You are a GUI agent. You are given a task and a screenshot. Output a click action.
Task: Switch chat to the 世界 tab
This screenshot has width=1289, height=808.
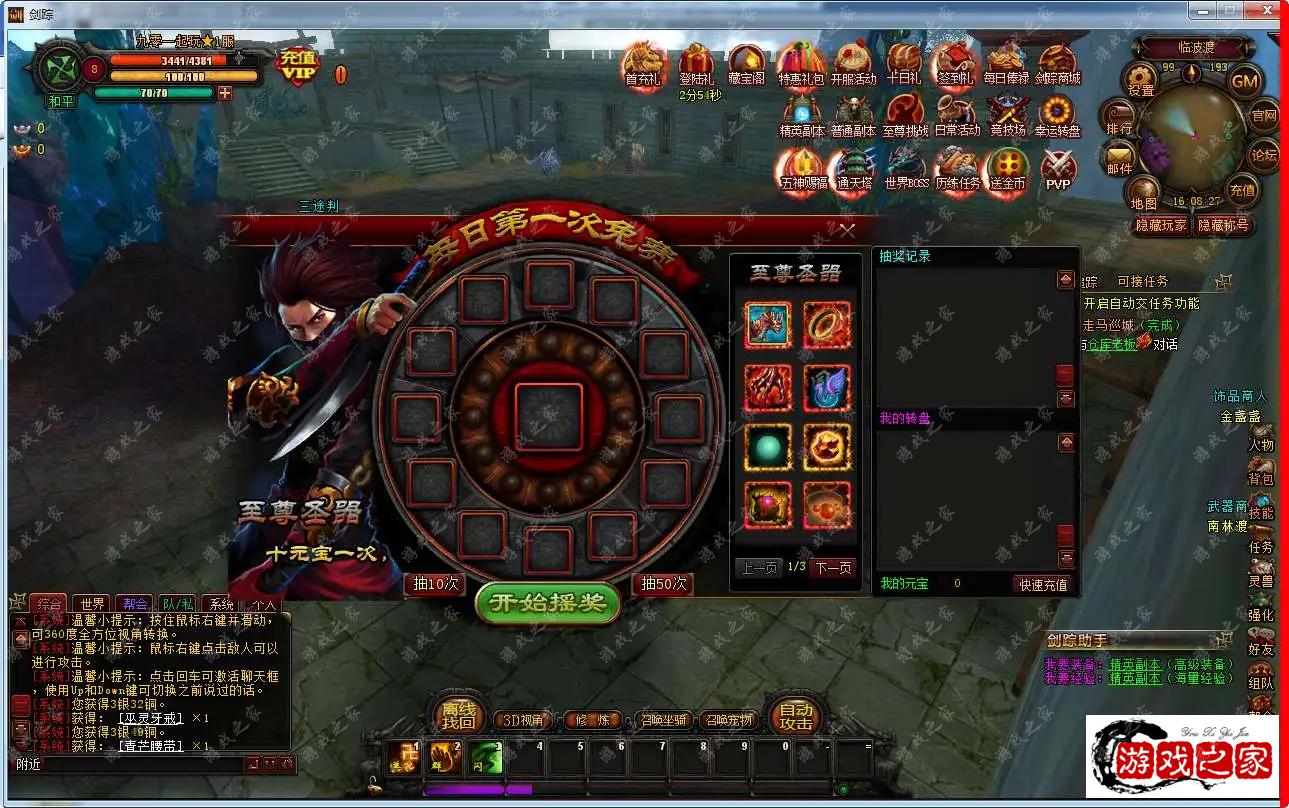(93, 604)
